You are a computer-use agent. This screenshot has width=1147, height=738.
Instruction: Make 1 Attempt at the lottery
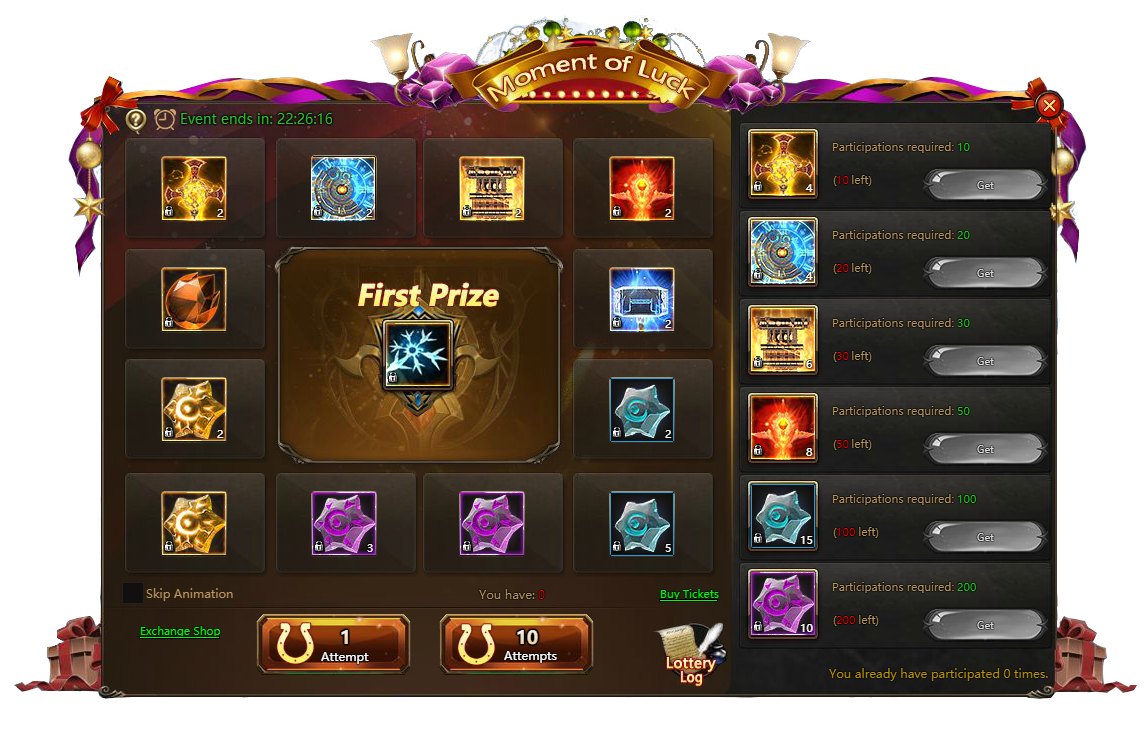[x=333, y=643]
